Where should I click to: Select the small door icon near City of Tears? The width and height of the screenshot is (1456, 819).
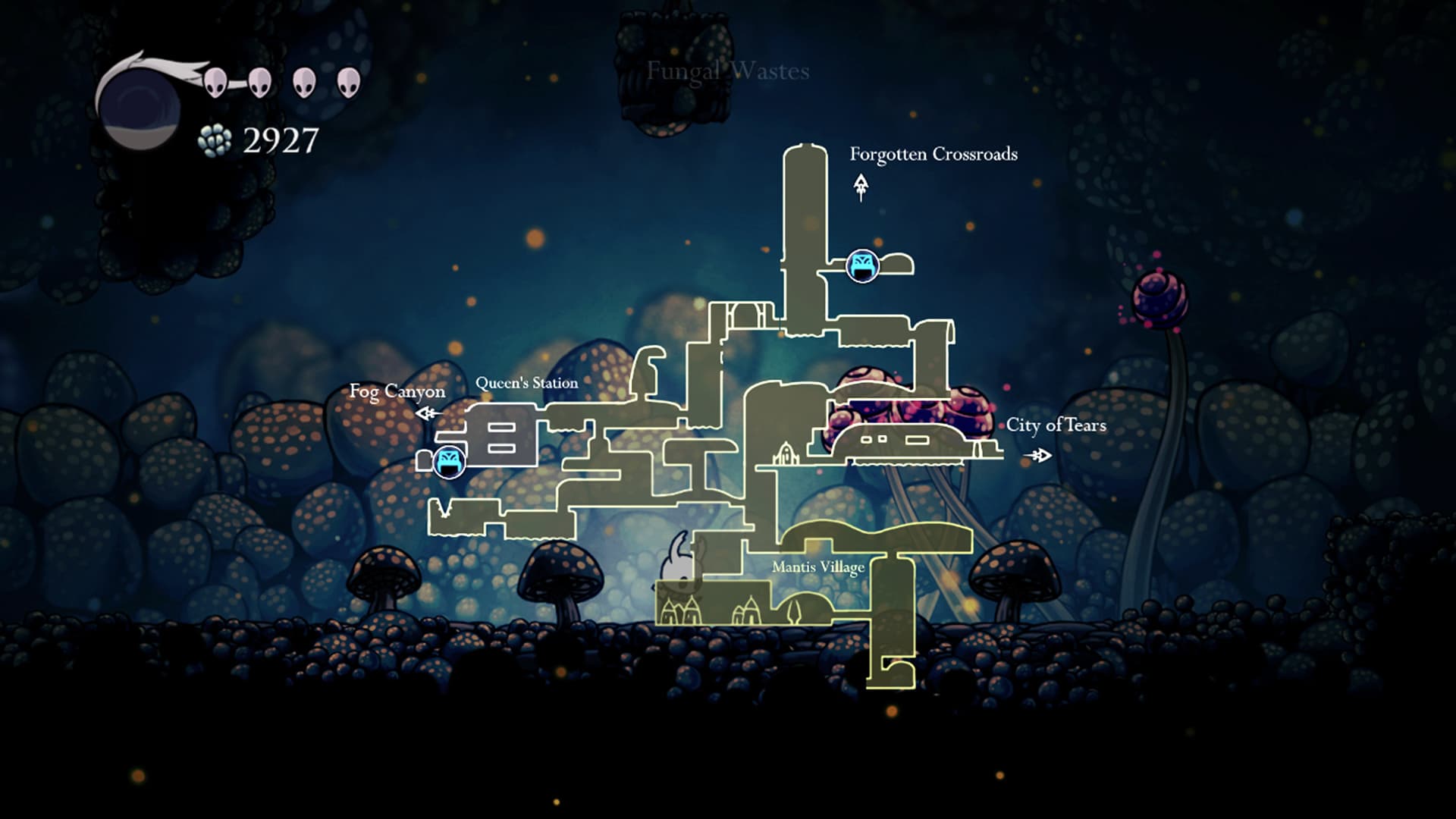(x=785, y=453)
